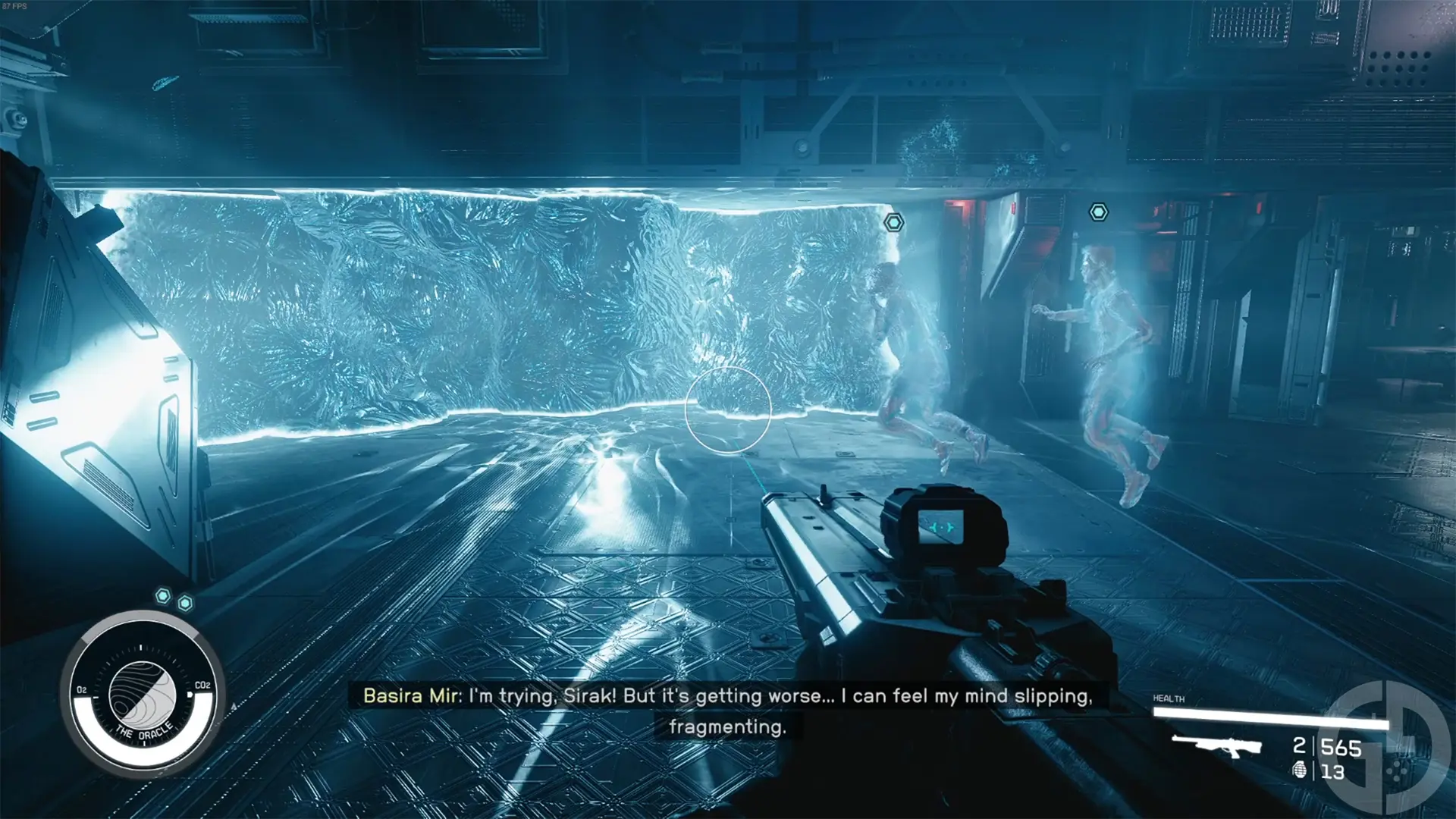Viewport: 1456px width, 819px height.
Task: Click the compass heading marker at the top
Action: coord(141,648)
